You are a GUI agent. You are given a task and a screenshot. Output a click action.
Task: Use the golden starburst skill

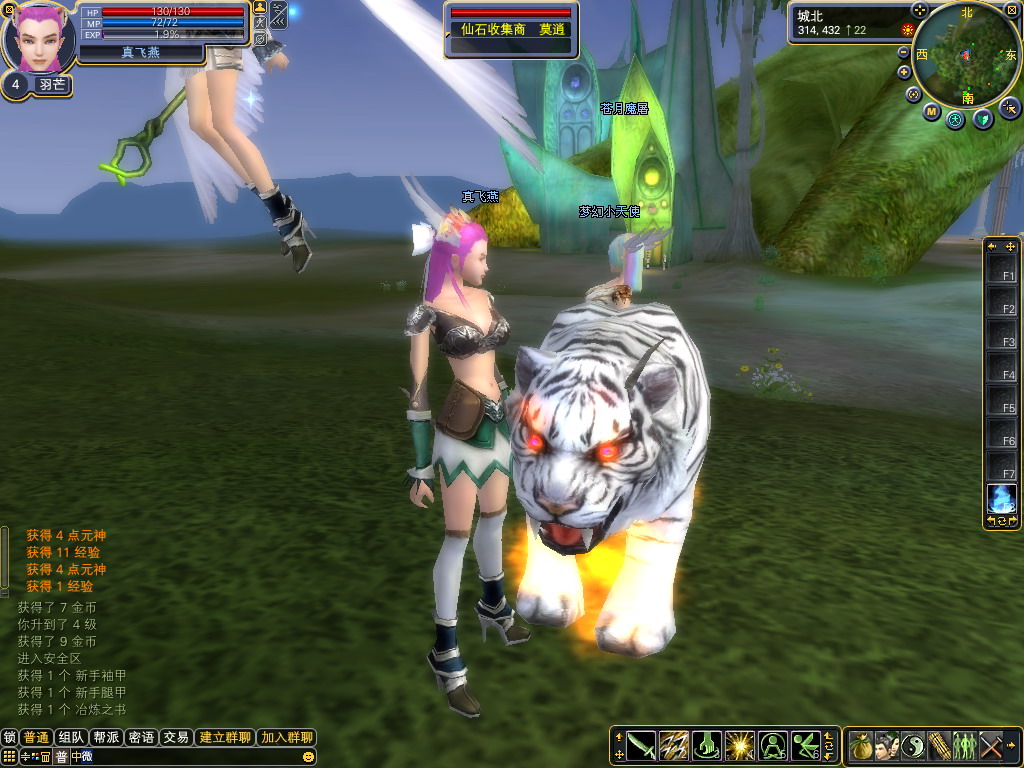pos(740,745)
